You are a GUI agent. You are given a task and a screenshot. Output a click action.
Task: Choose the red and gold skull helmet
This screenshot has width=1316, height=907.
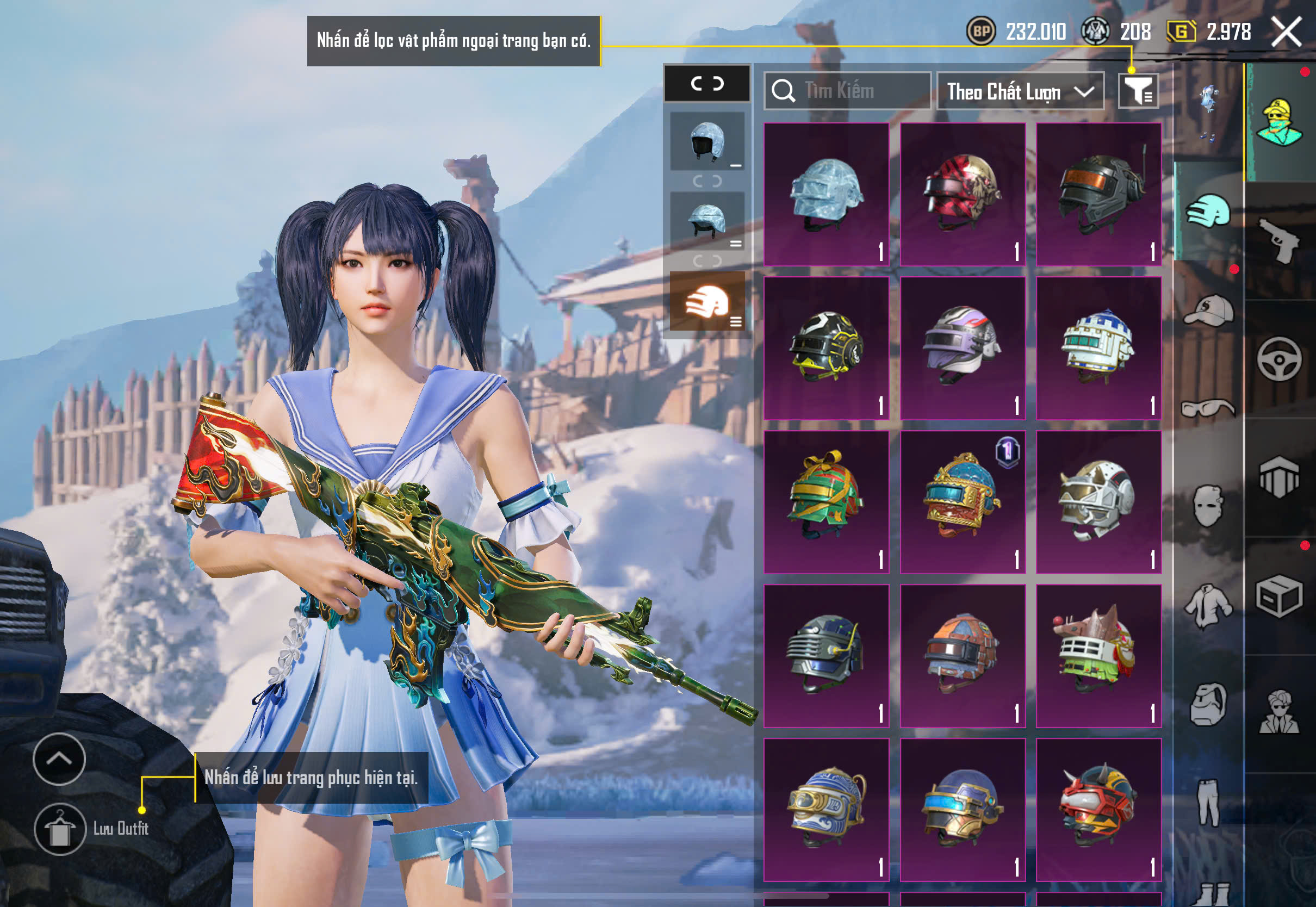tap(963, 194)
